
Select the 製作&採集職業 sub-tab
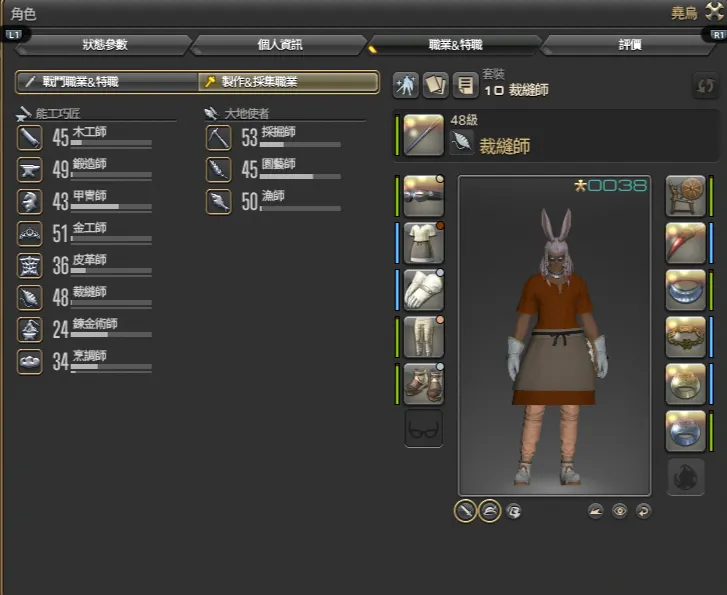click(287, 82)
